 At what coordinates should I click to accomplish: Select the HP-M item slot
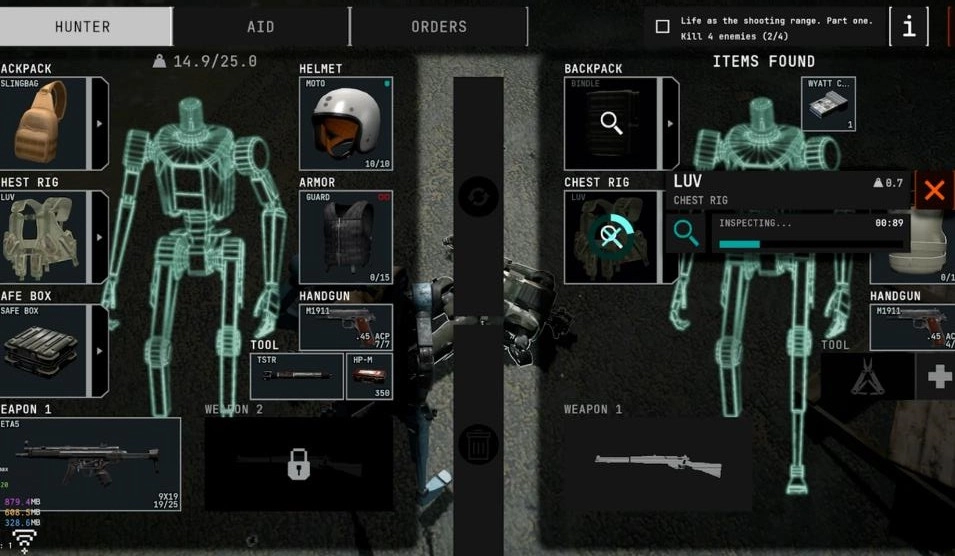369,376
